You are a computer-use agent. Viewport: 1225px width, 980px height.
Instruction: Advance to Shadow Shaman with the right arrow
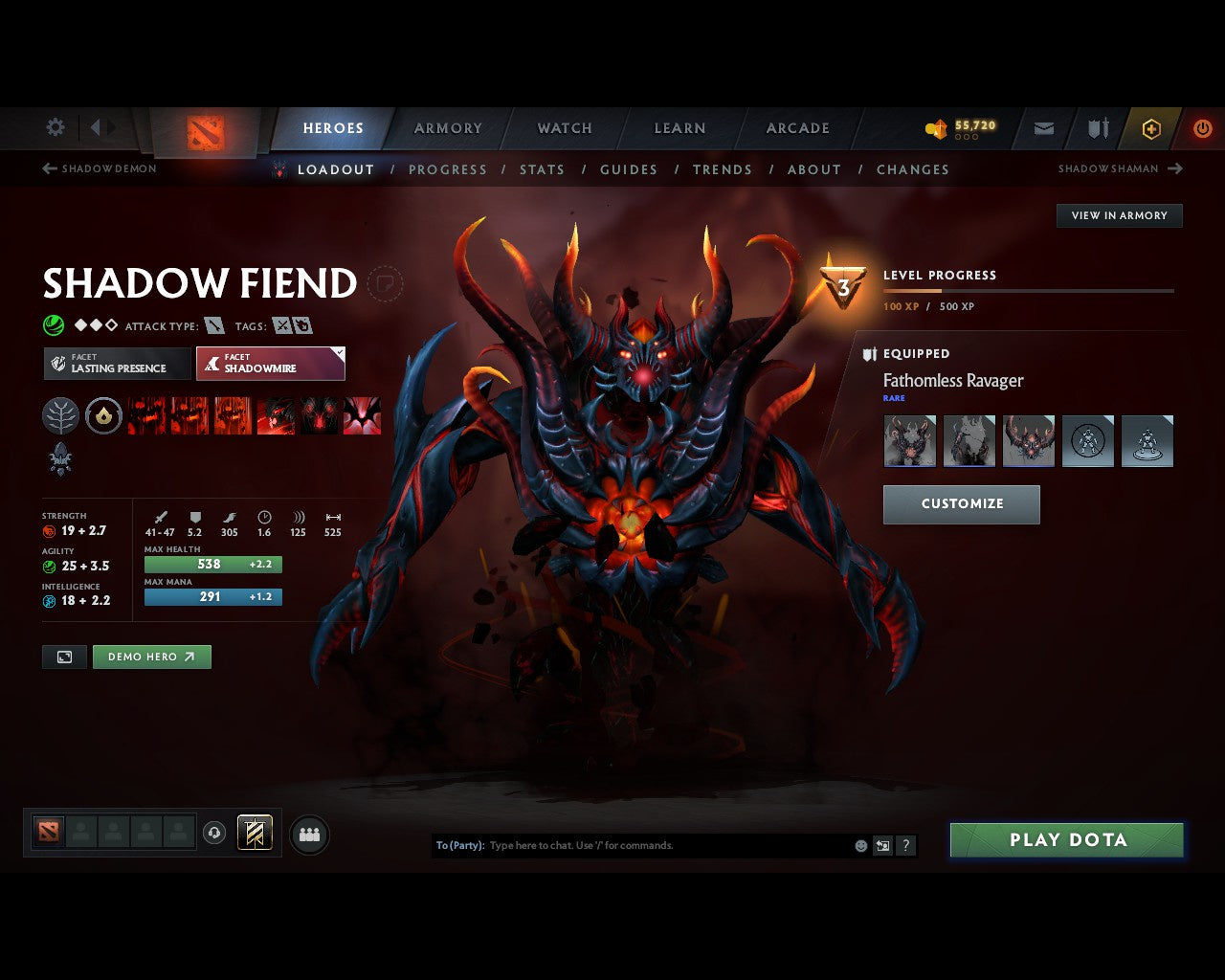(x=1174, y=168)
